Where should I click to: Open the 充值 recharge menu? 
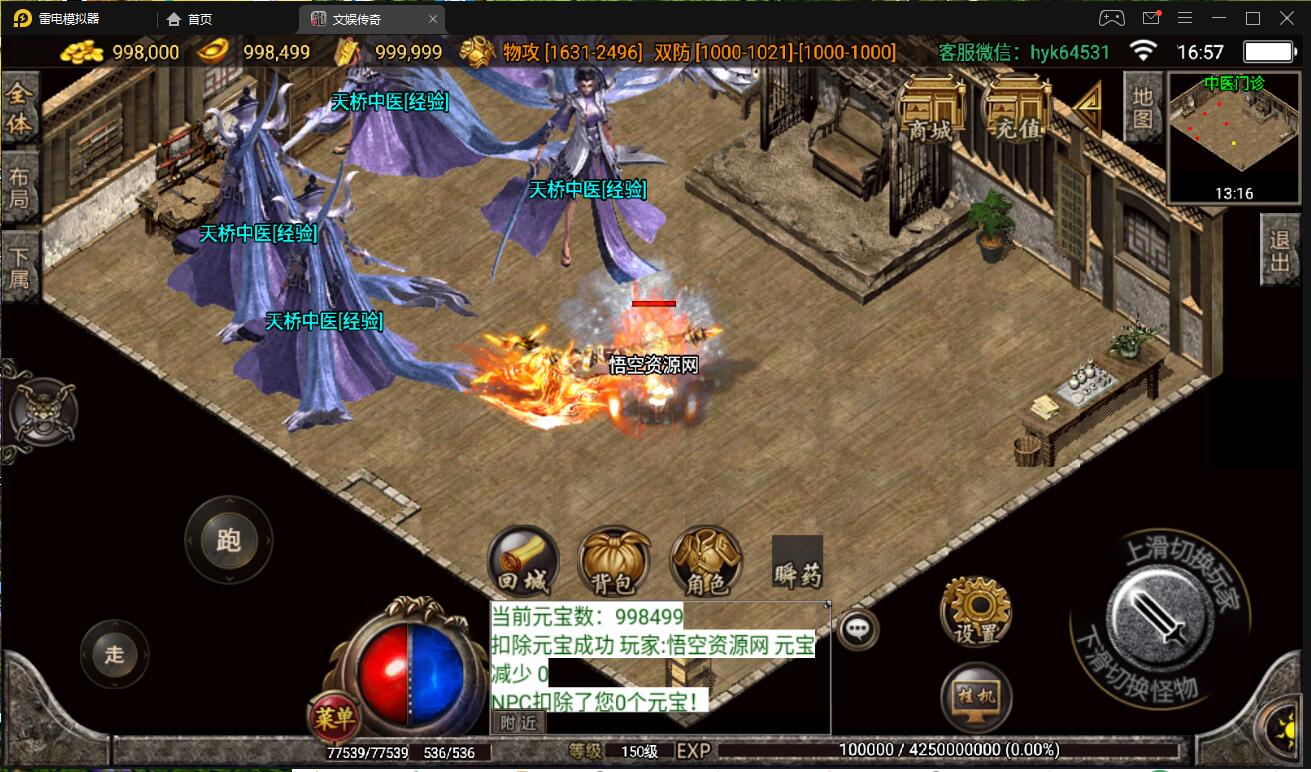click(x=1016, y=109)
